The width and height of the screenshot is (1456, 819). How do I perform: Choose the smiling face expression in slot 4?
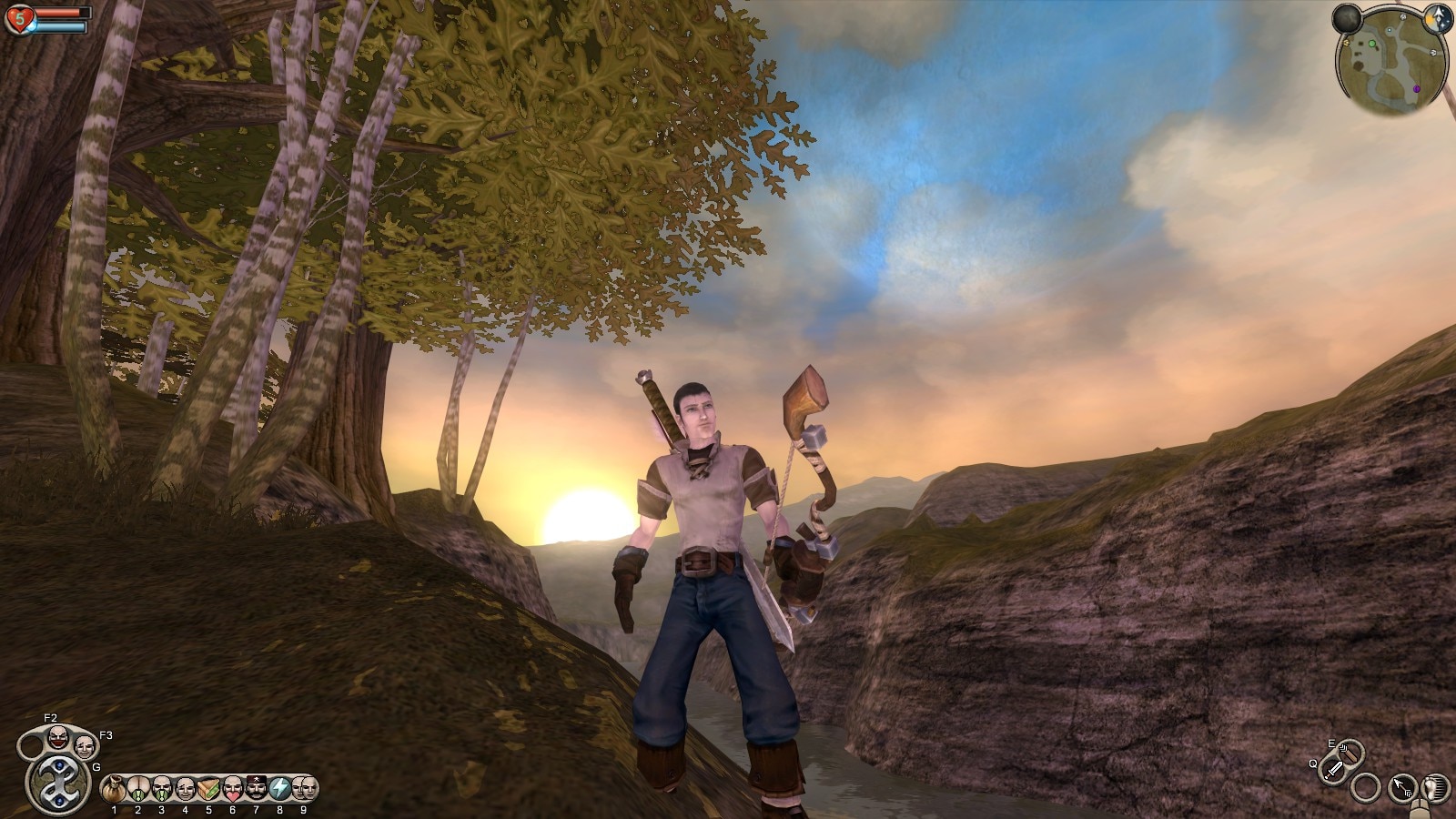click(185, 787)
